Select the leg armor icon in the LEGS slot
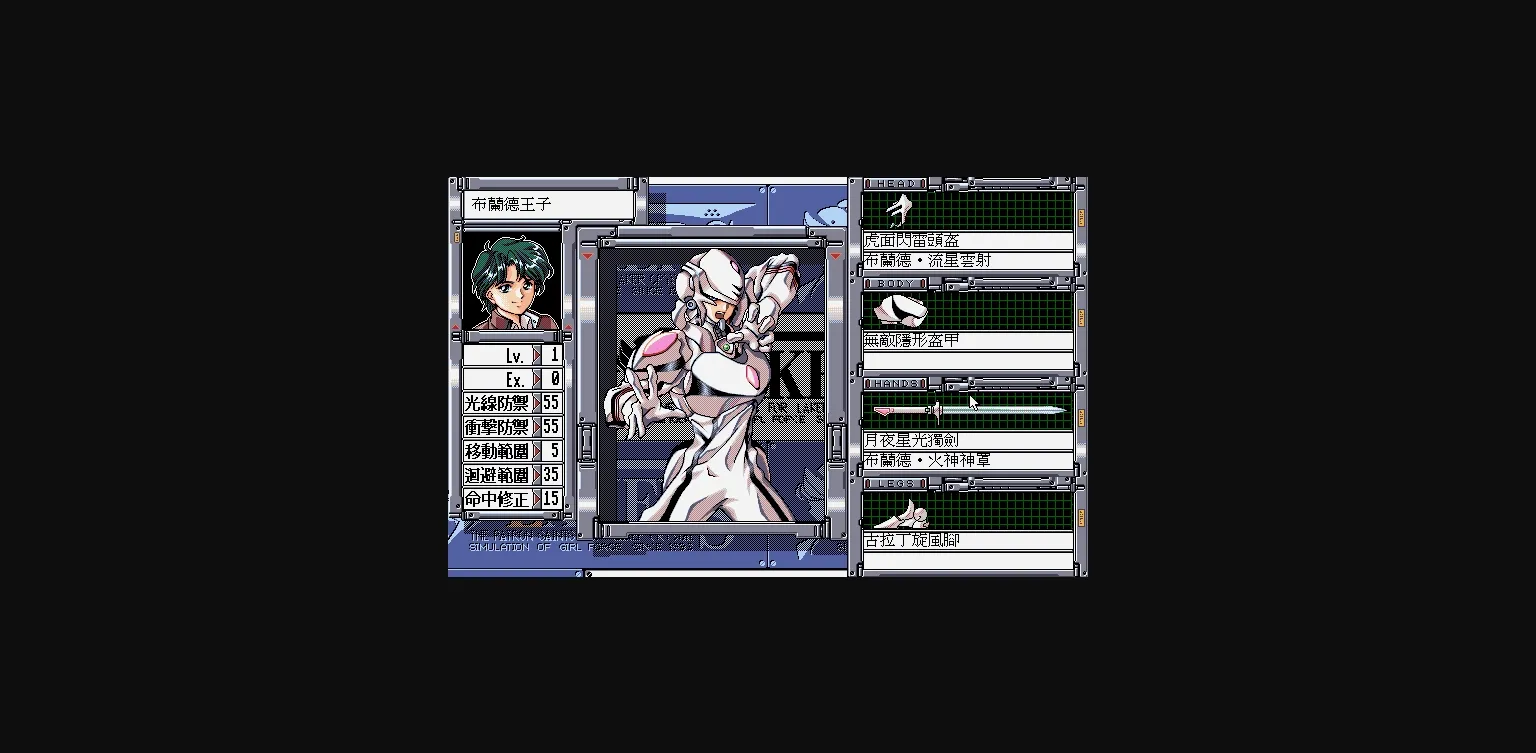1536x753 pixels. coord(901,513)
